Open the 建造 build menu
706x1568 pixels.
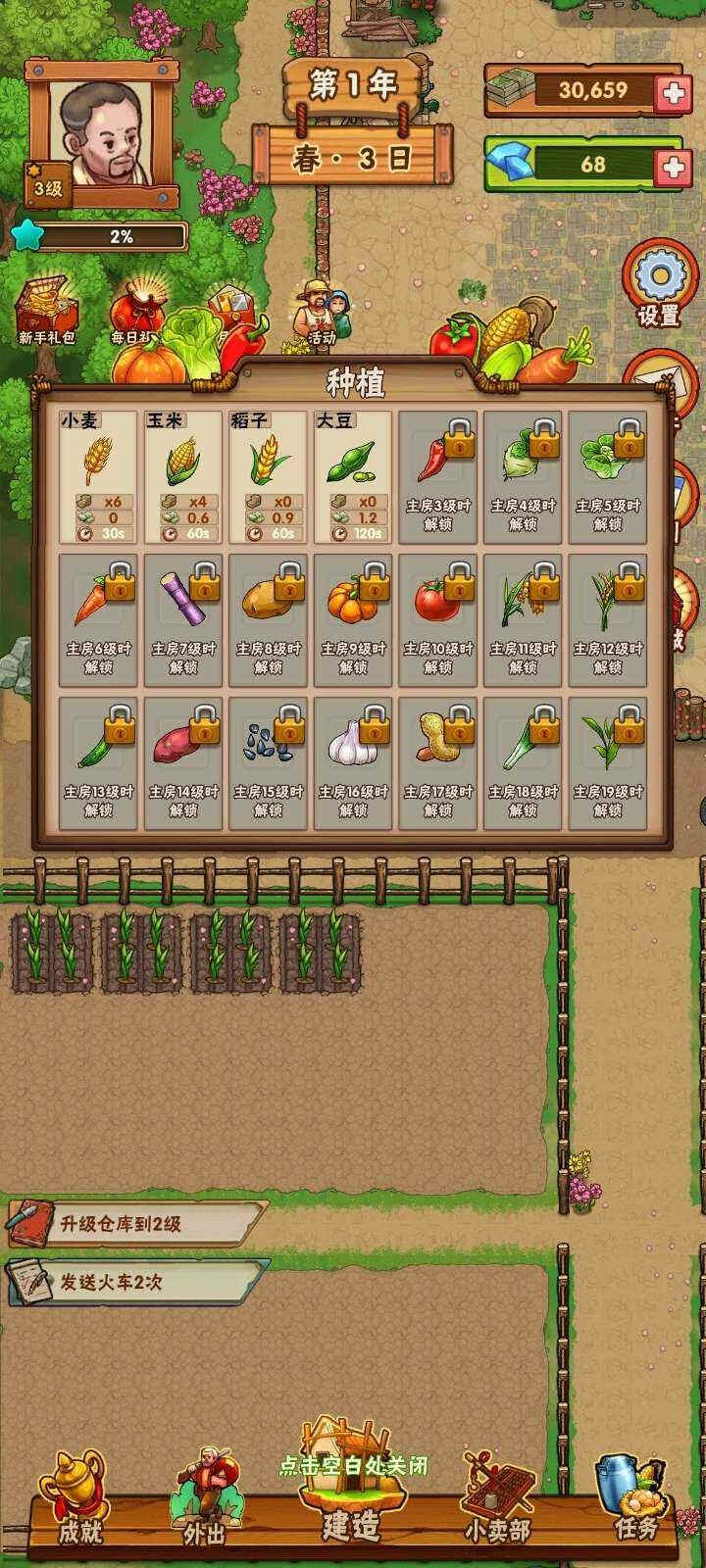pyautogui.click(x=350, y=1499)
